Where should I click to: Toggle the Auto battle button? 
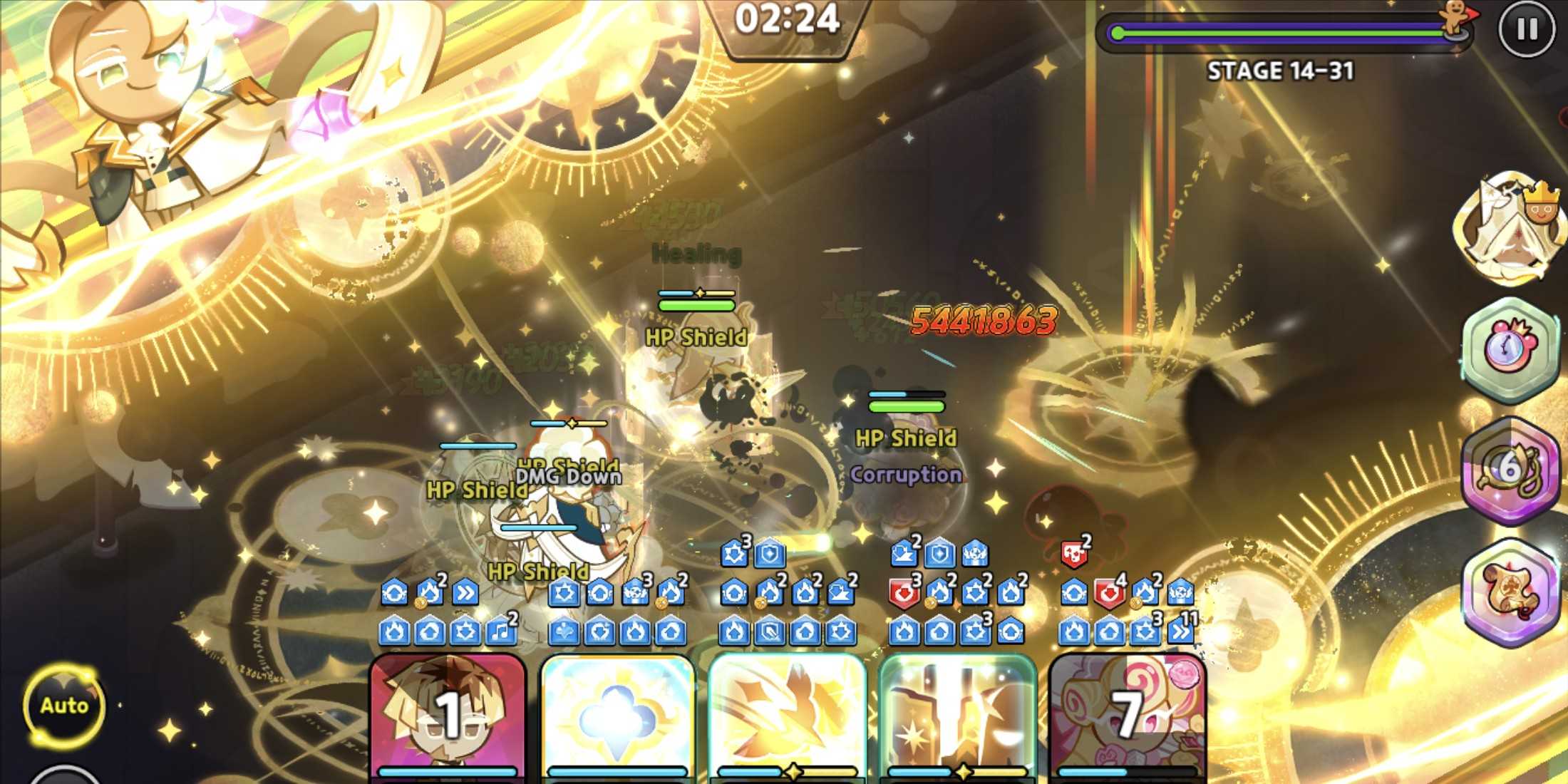point(64,706)
